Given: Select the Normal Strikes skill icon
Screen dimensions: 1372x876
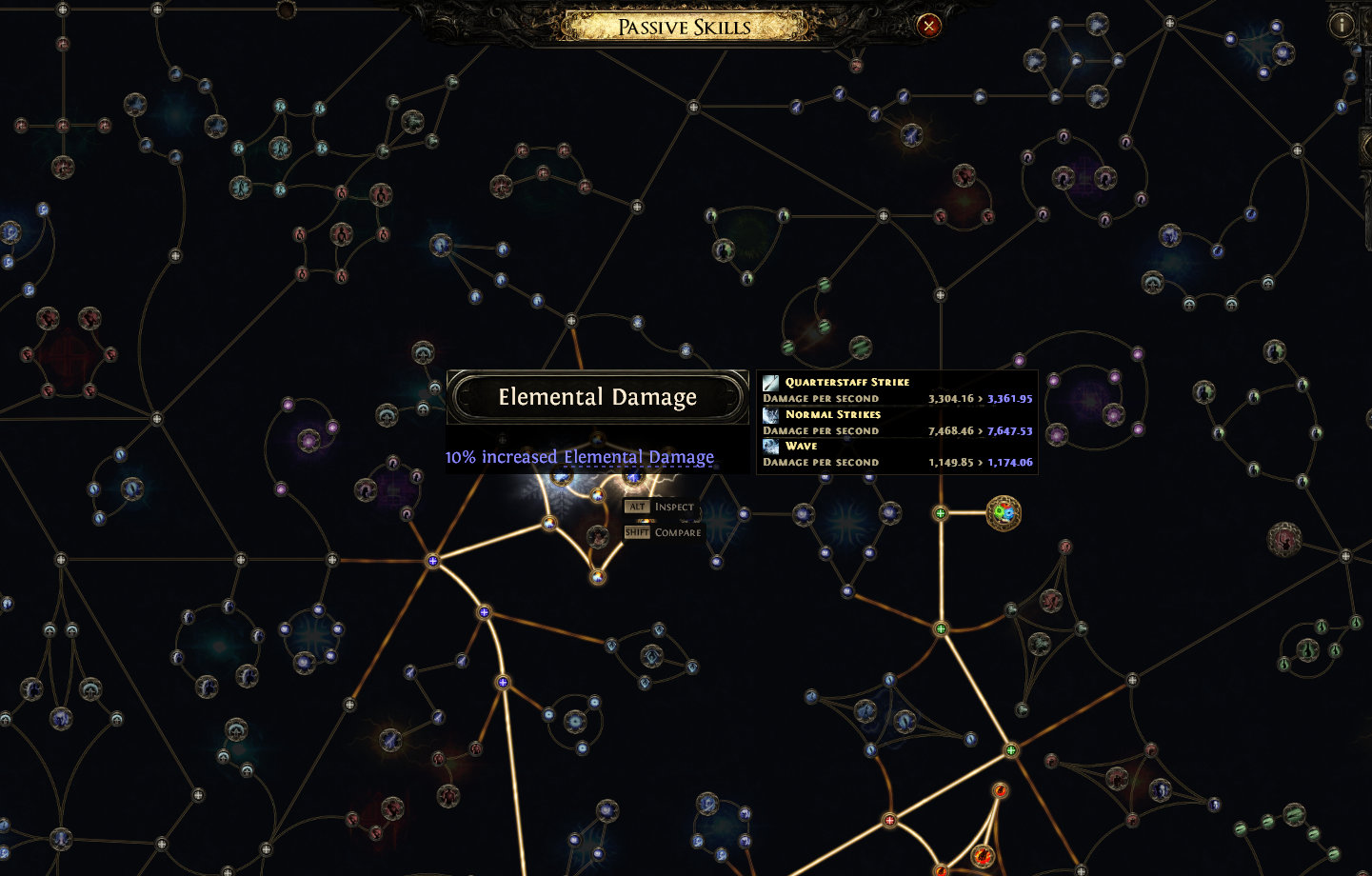Looking at the screenshot, I should [x=769, y=414].
